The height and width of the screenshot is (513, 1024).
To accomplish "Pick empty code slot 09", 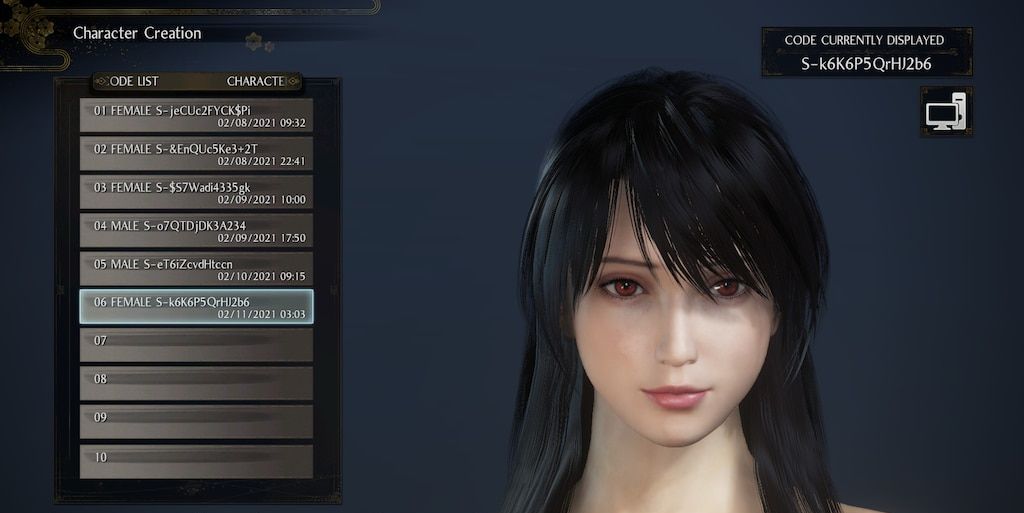I will 196,421.
